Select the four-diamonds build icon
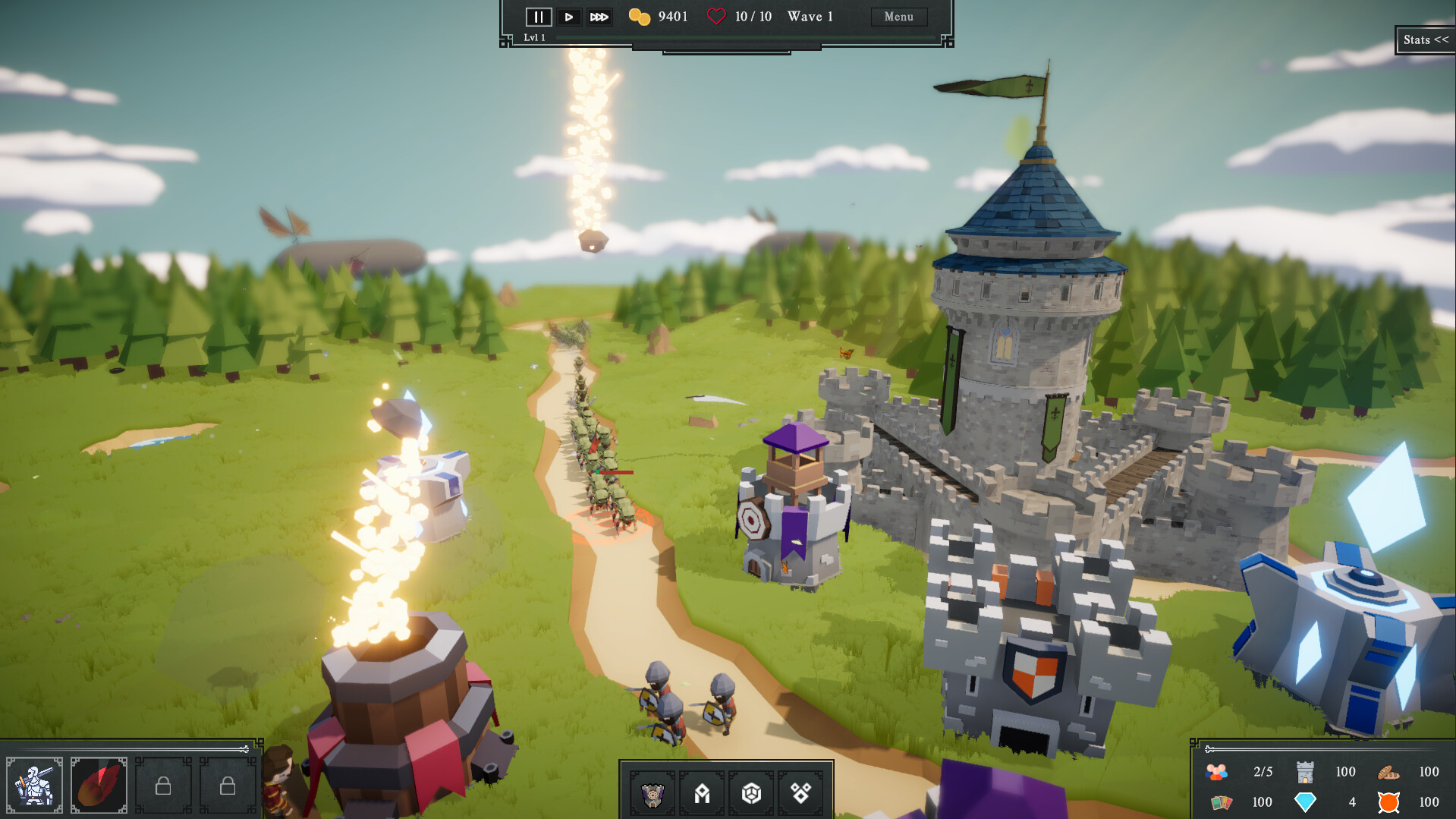Screen dimensions: 1456x819 tap(800, 794)
